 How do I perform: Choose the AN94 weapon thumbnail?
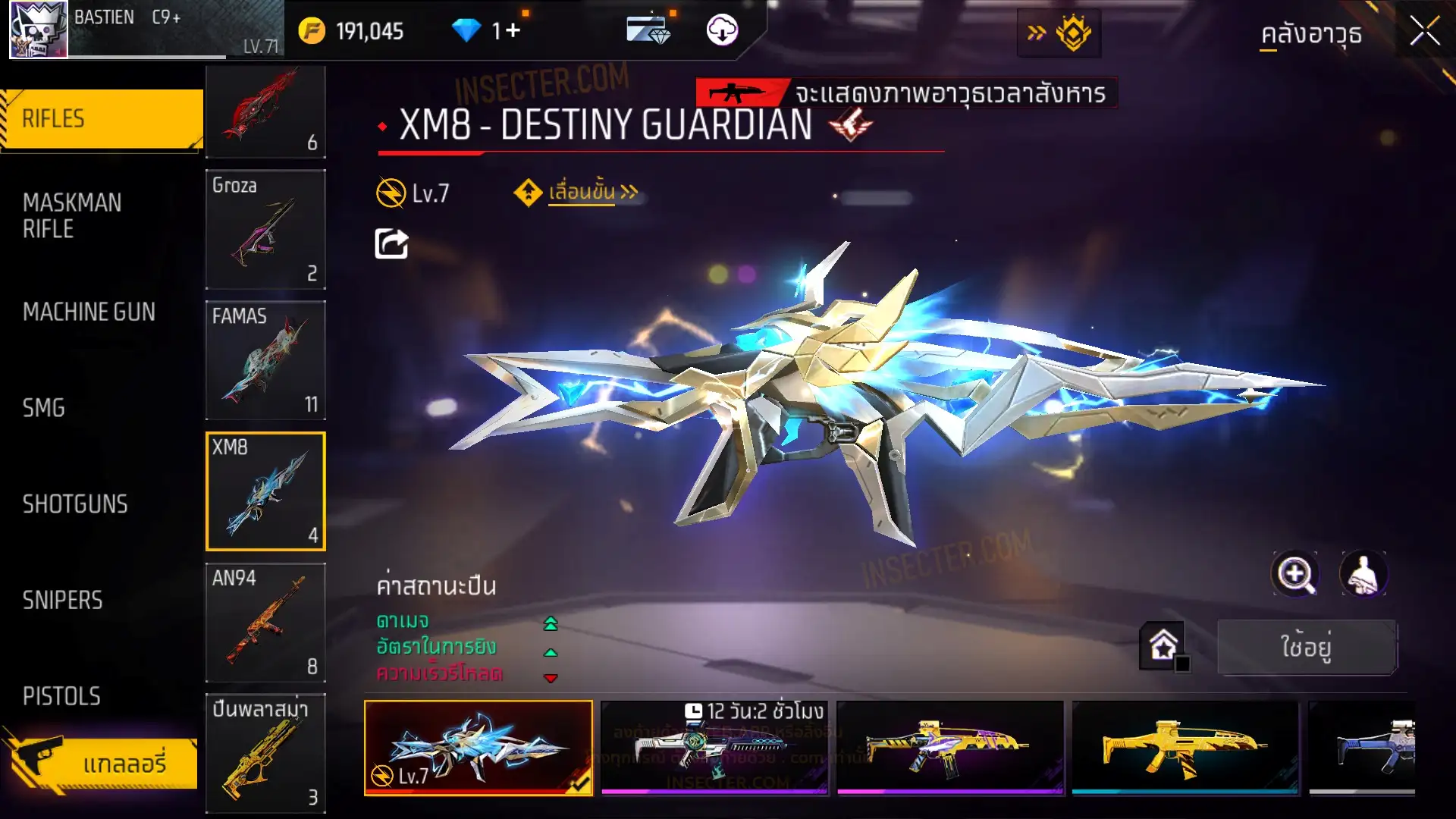click(265, 623)
